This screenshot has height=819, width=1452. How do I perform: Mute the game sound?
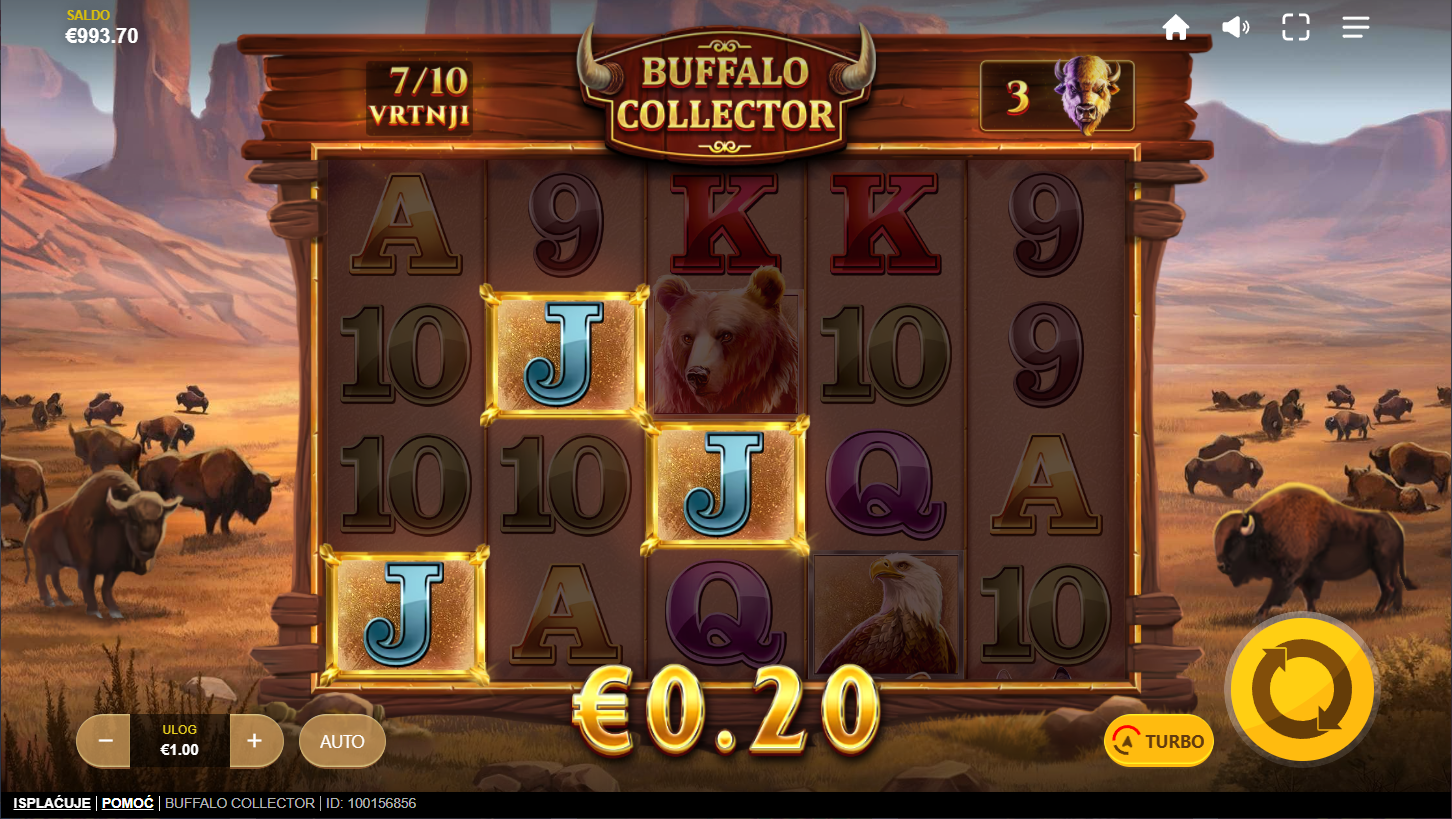click(x=1236, y=28)
